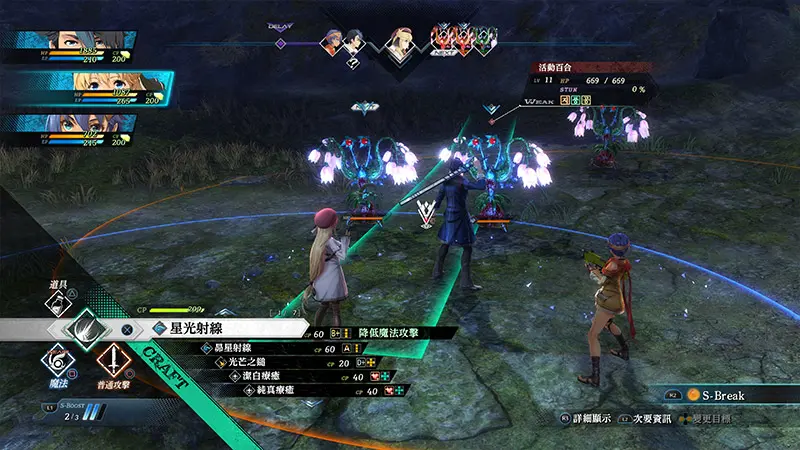Choose the 普通攻擊 normal attack command
This screenshot has height=450, width=800.
116,360
